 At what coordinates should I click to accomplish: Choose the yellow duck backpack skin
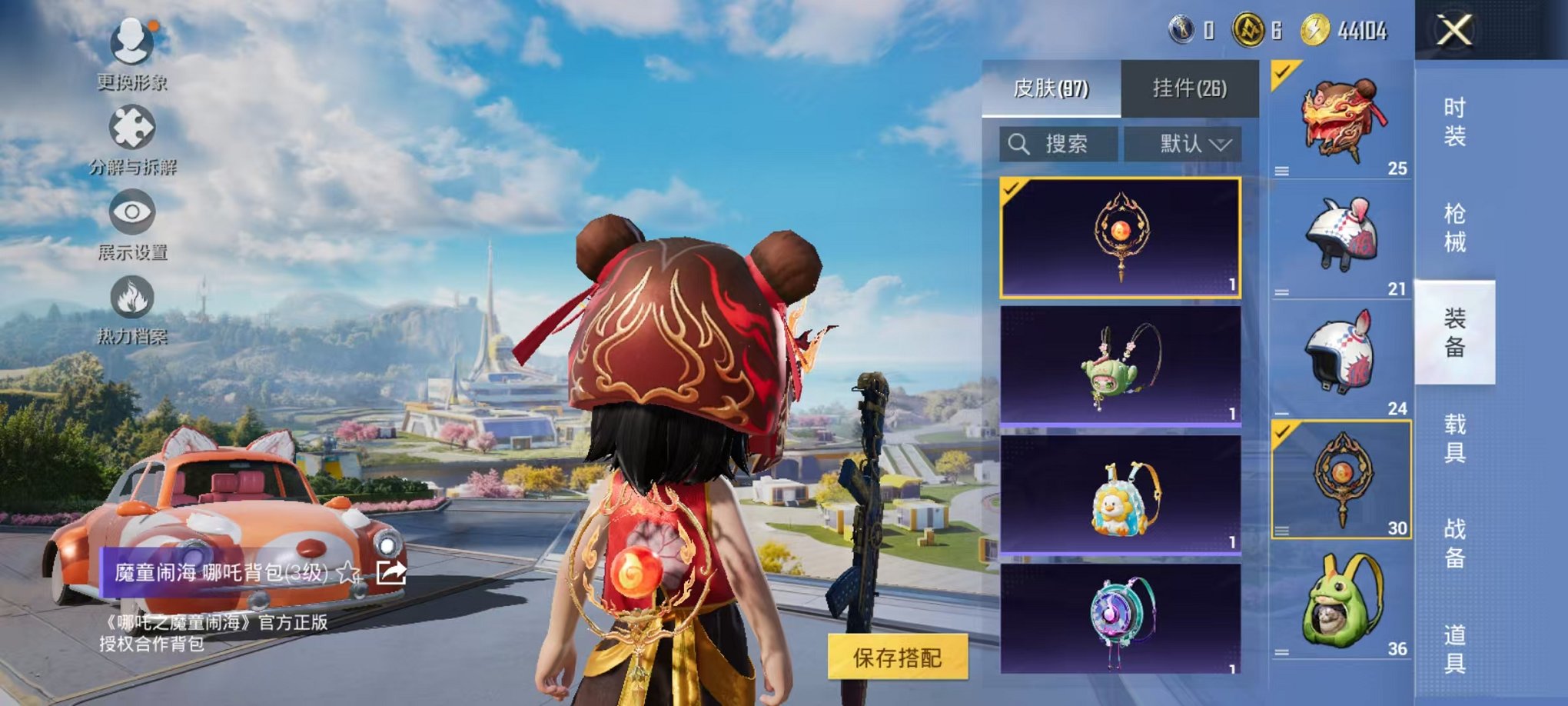1120,495
